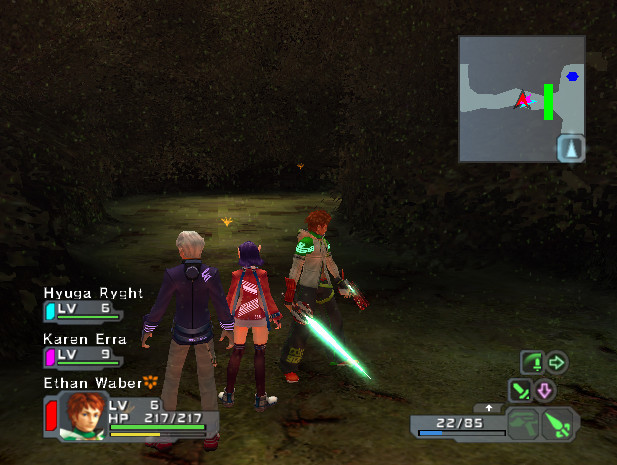
Task: Open Ethan Waber's character portrait
Action: [82, 414]
